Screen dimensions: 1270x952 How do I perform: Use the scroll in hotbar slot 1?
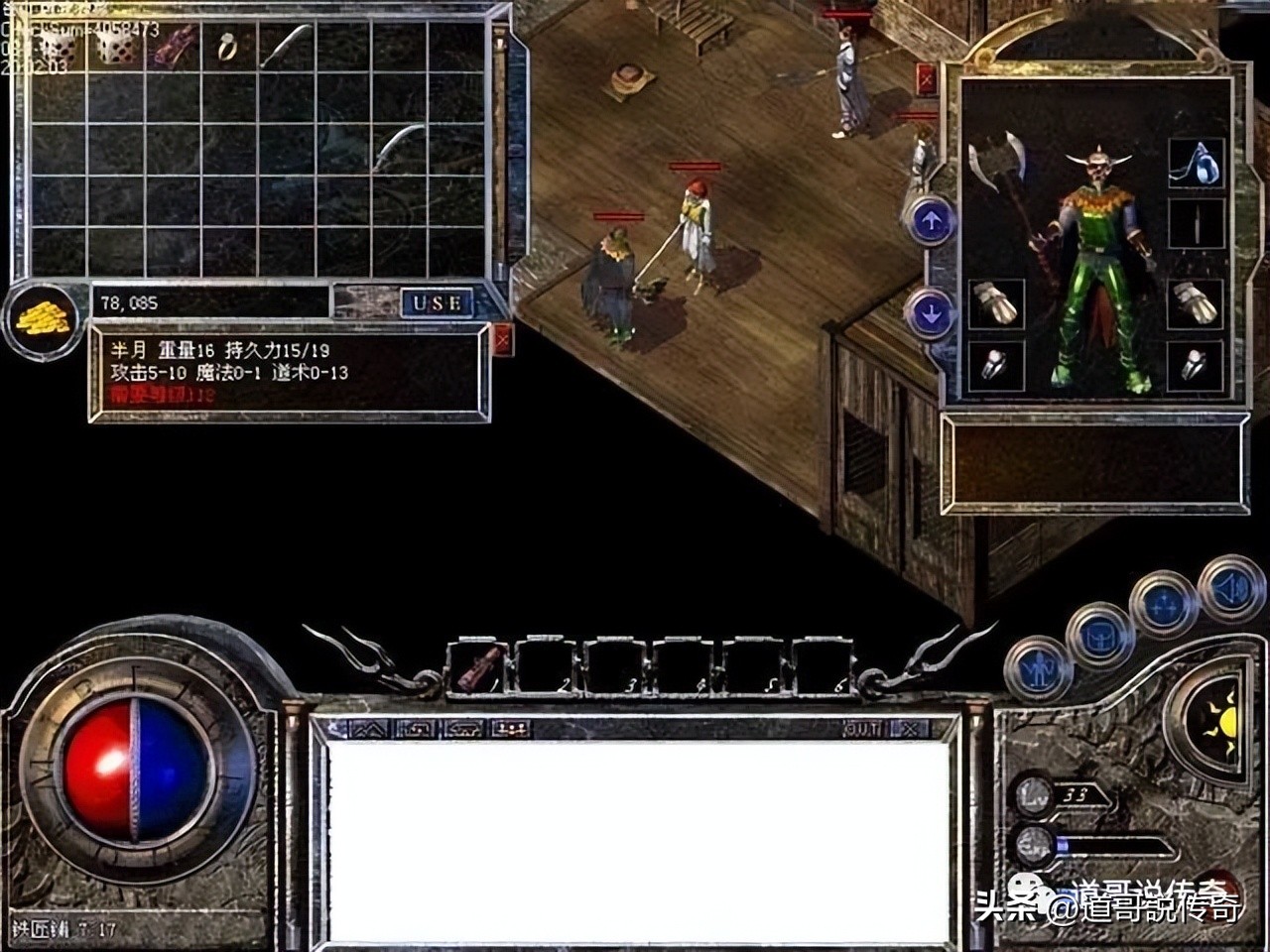pos(479,666)
